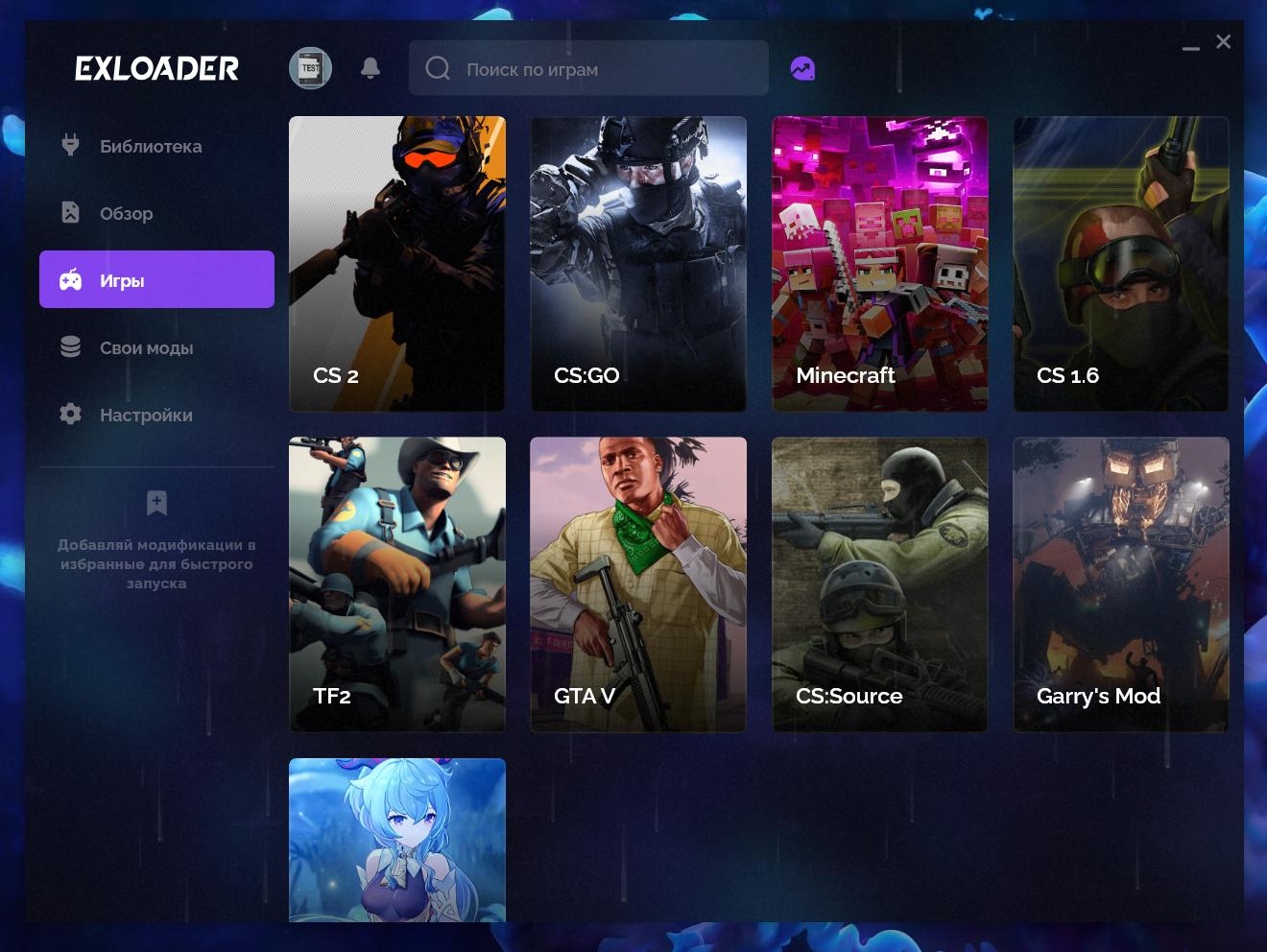The height and width of the screenshot is (952, 1267).
Task: Select the Обзор menu entry
Action: [126, 213]
